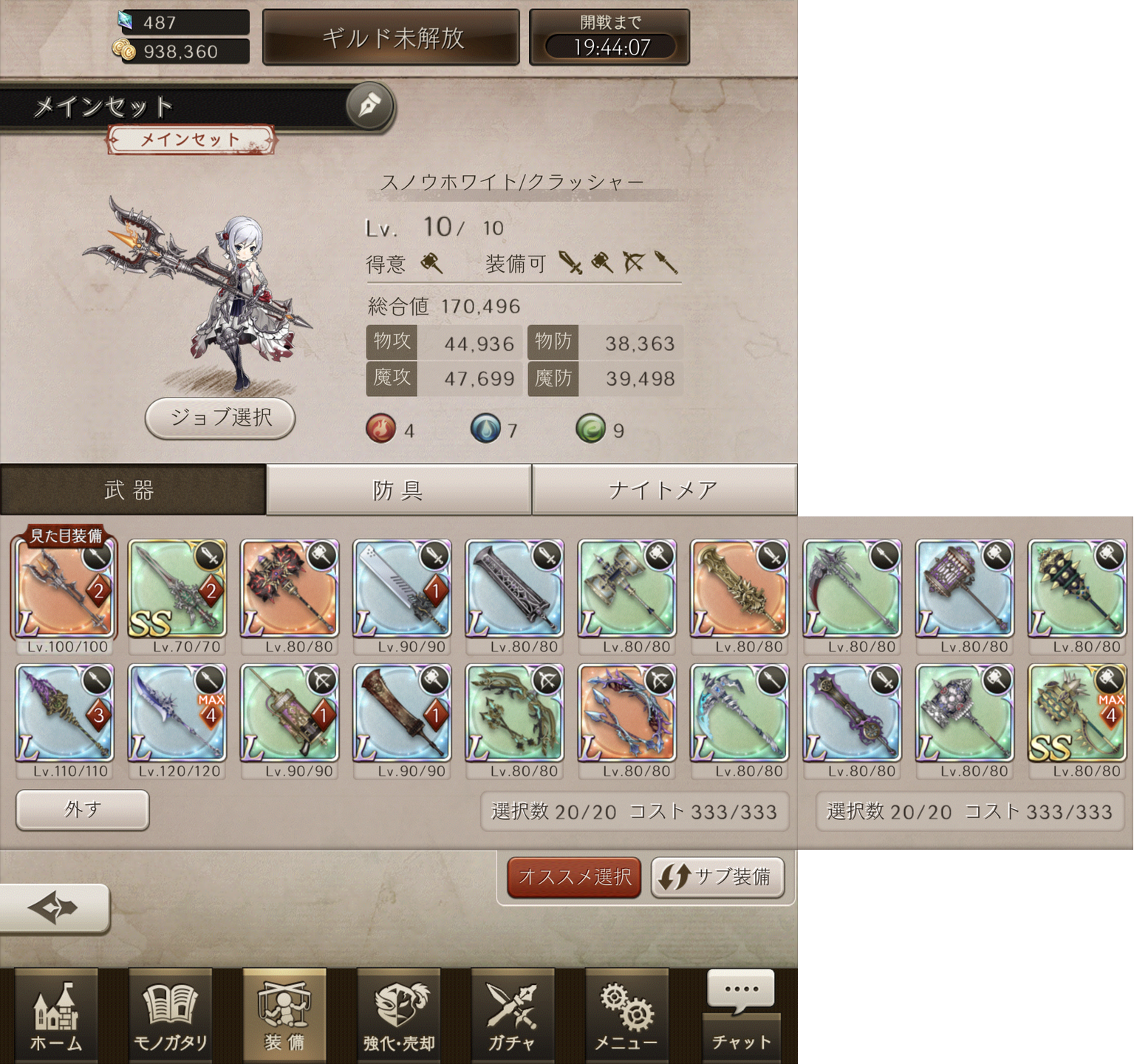
Task: Open 強化・売却 enhance and sell
Action: [x=399, y=1016]
